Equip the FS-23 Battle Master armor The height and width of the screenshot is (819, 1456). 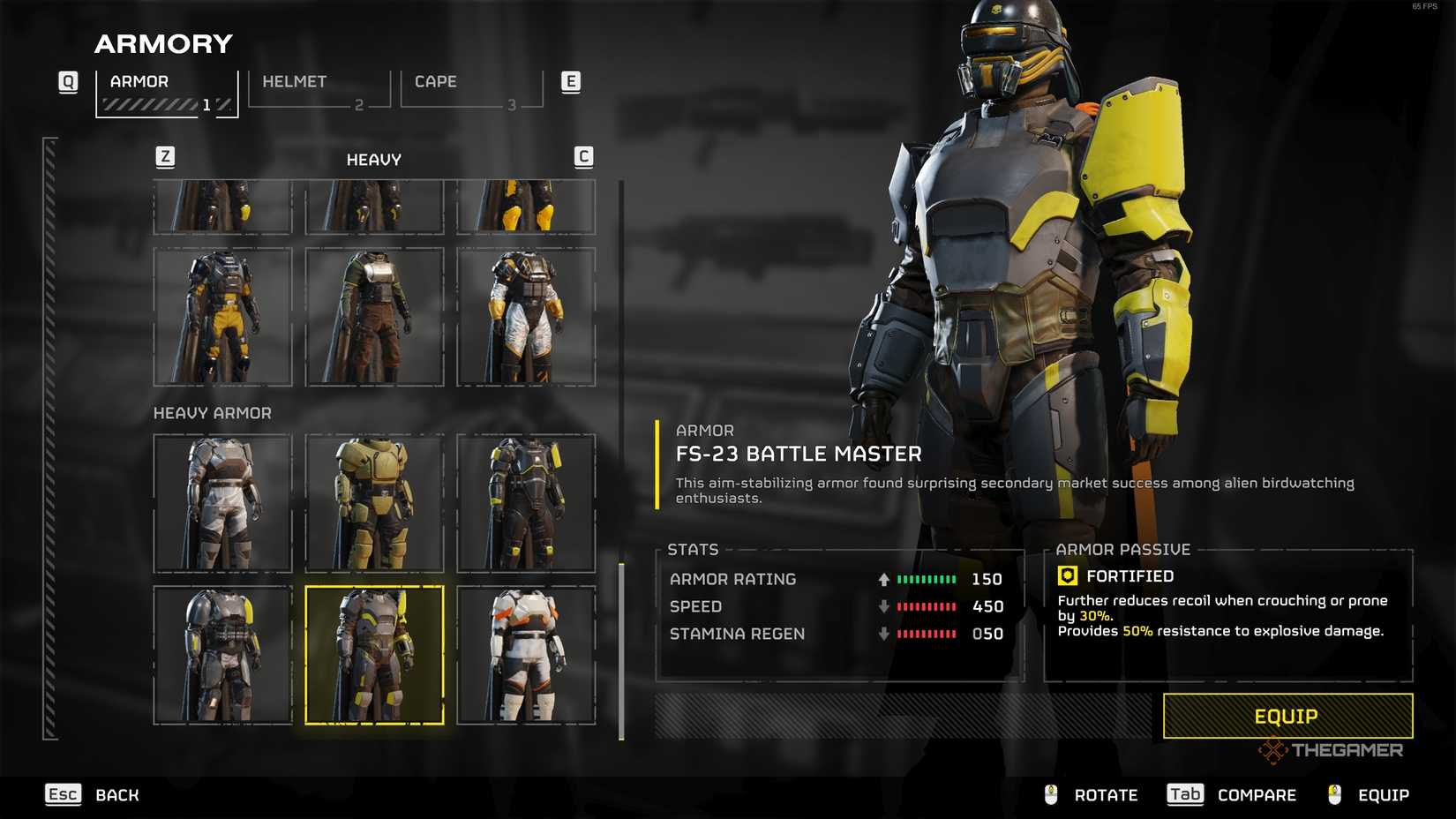tap(1287, 716)
